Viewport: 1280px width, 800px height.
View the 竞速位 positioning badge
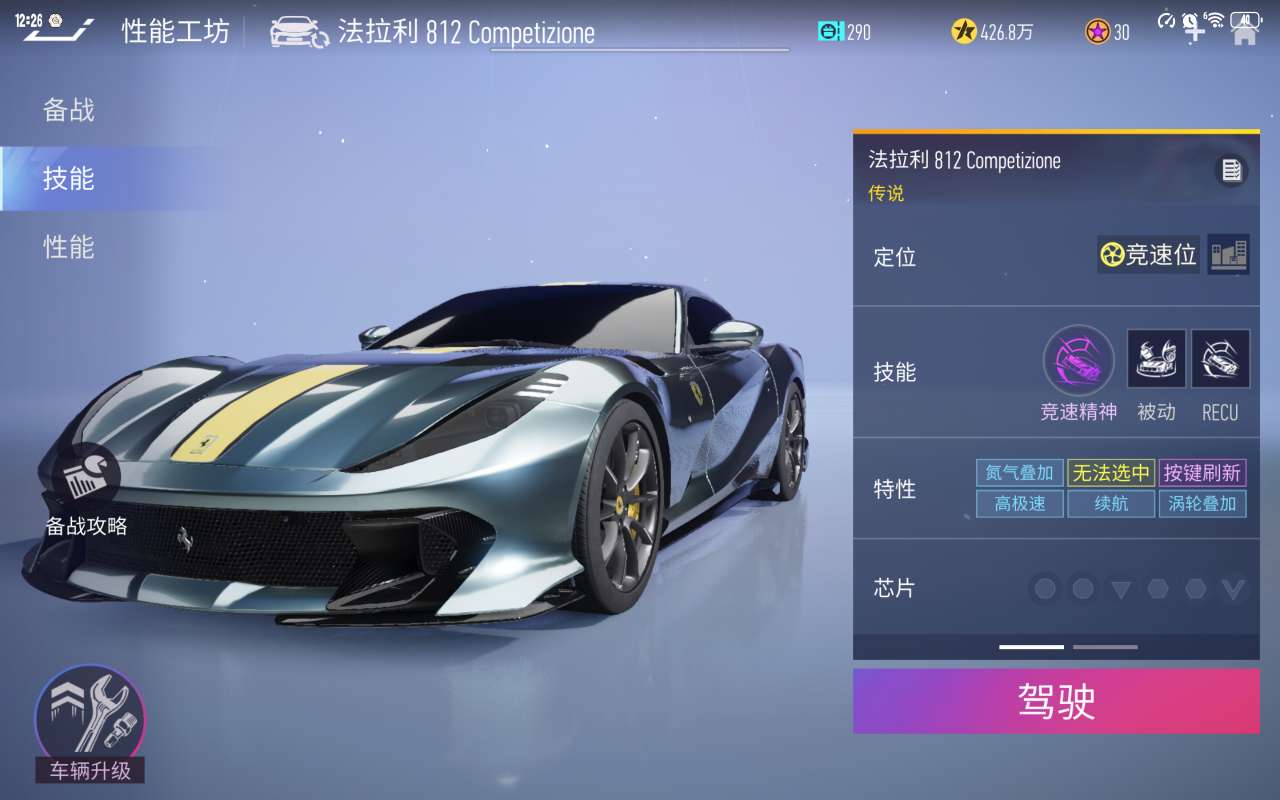(1148, 255)
